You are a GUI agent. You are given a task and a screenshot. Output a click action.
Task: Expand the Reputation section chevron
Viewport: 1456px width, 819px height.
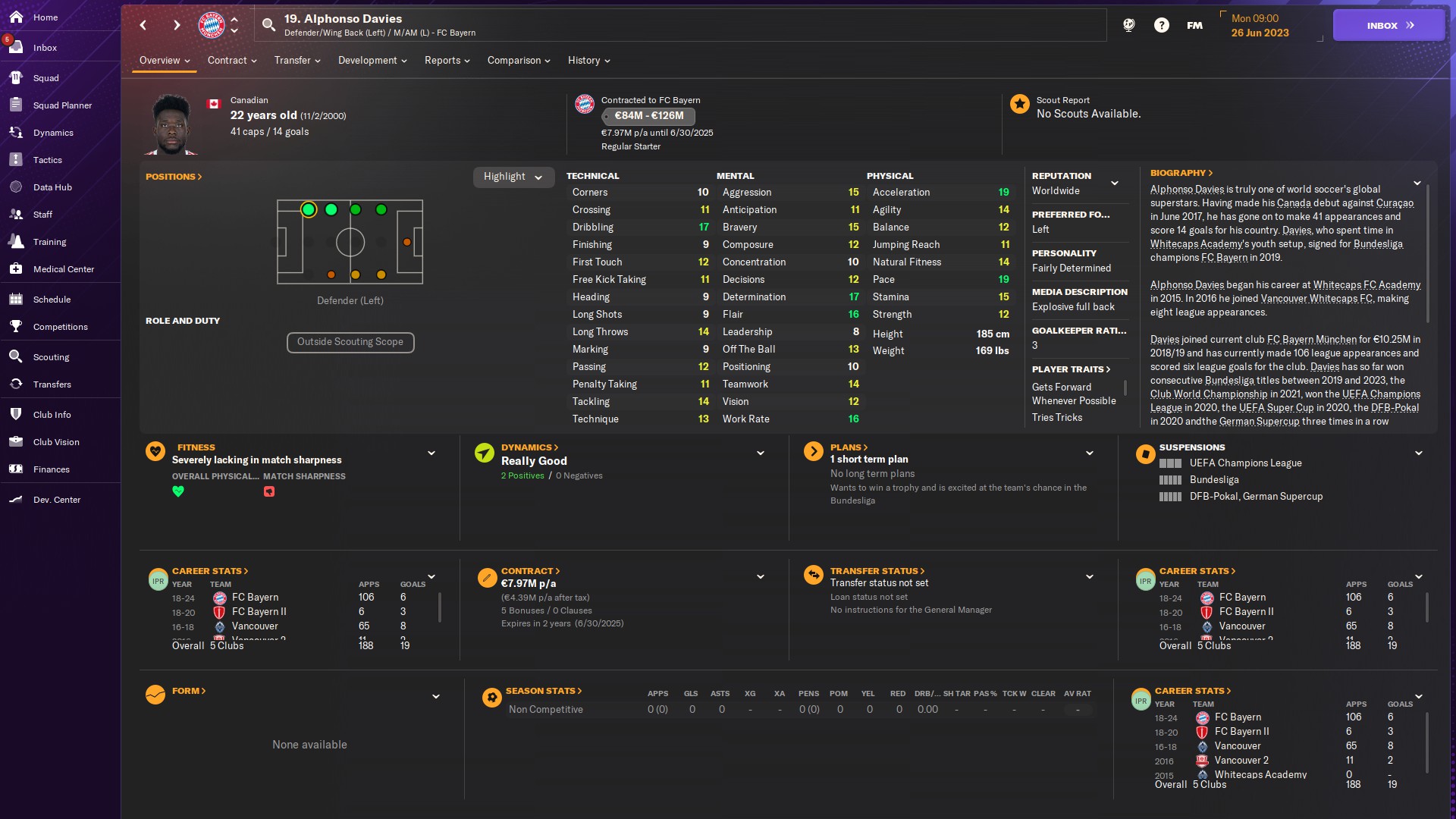(x=1115, y=183)
